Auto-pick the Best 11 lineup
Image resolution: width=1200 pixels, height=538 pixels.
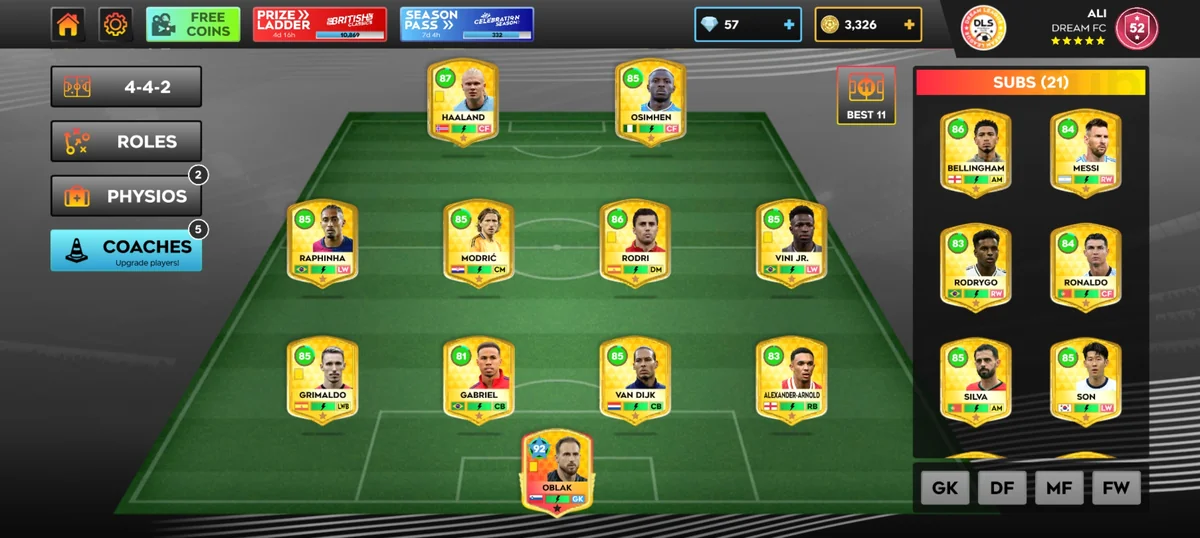866,97
